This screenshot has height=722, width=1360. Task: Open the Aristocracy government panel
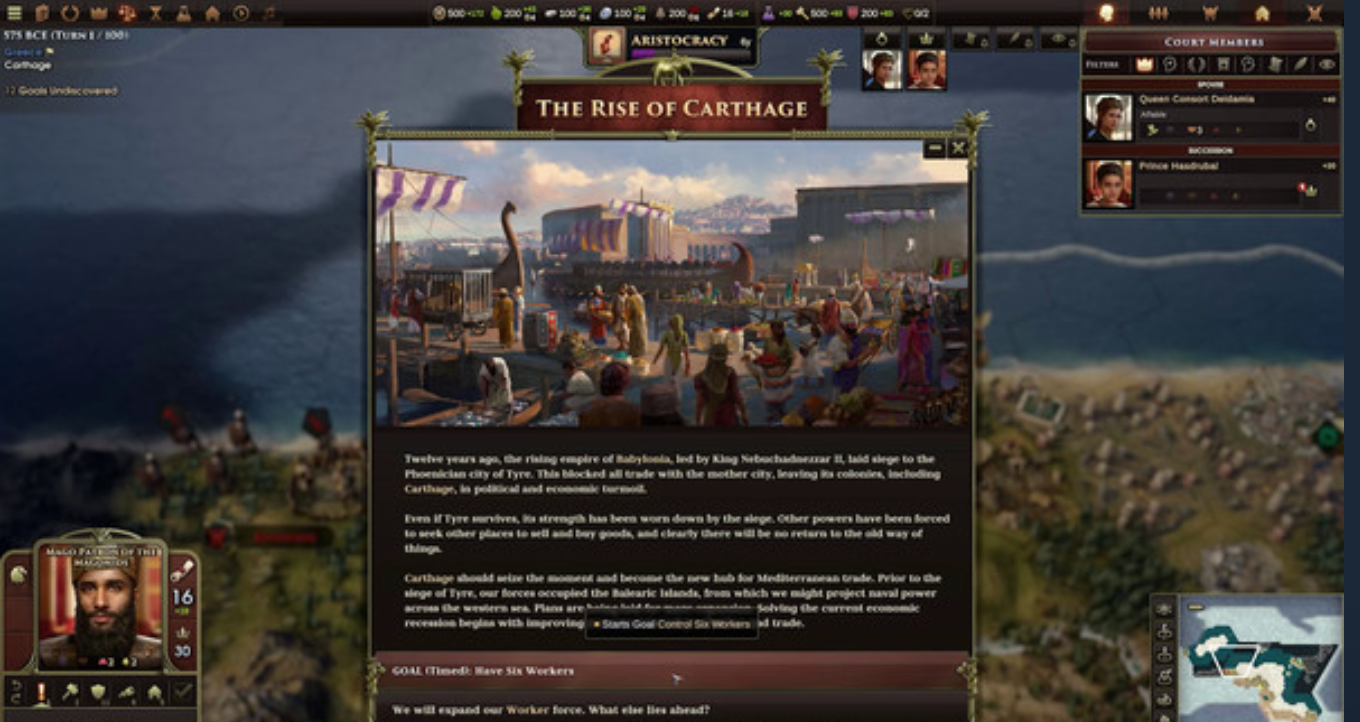click(x=672, y=46)
